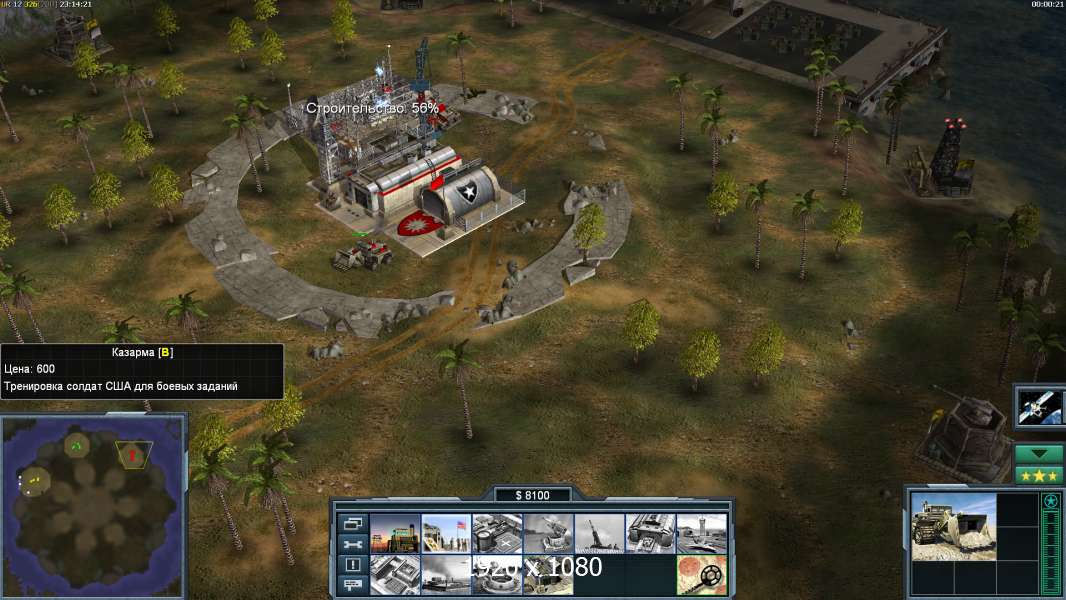Select the power plant build icon
Image resolution: width=1066 pixels, height=600 pixels.
pos(394,533)
